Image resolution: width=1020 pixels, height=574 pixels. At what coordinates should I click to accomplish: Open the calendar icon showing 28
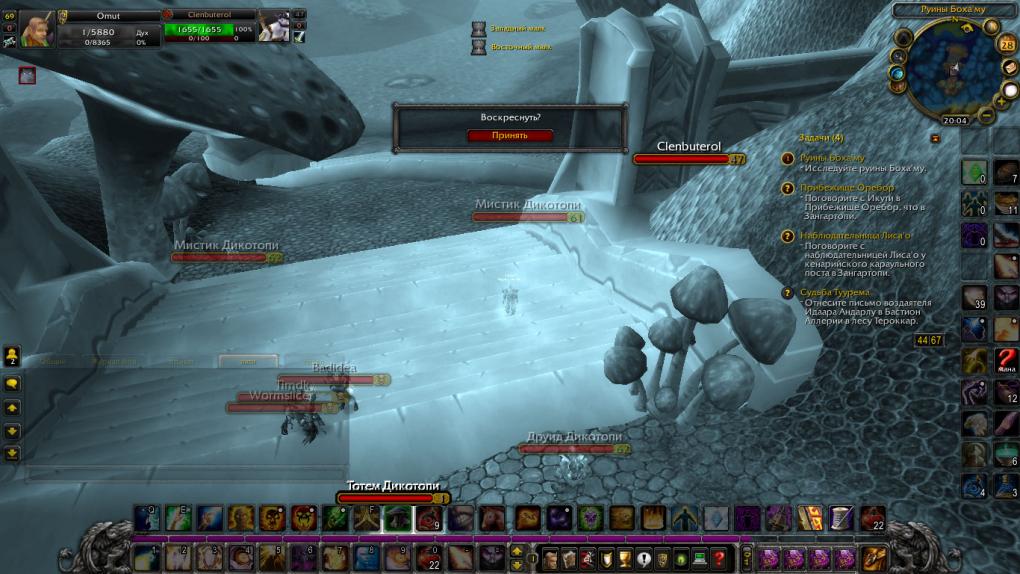(1006, 45)
